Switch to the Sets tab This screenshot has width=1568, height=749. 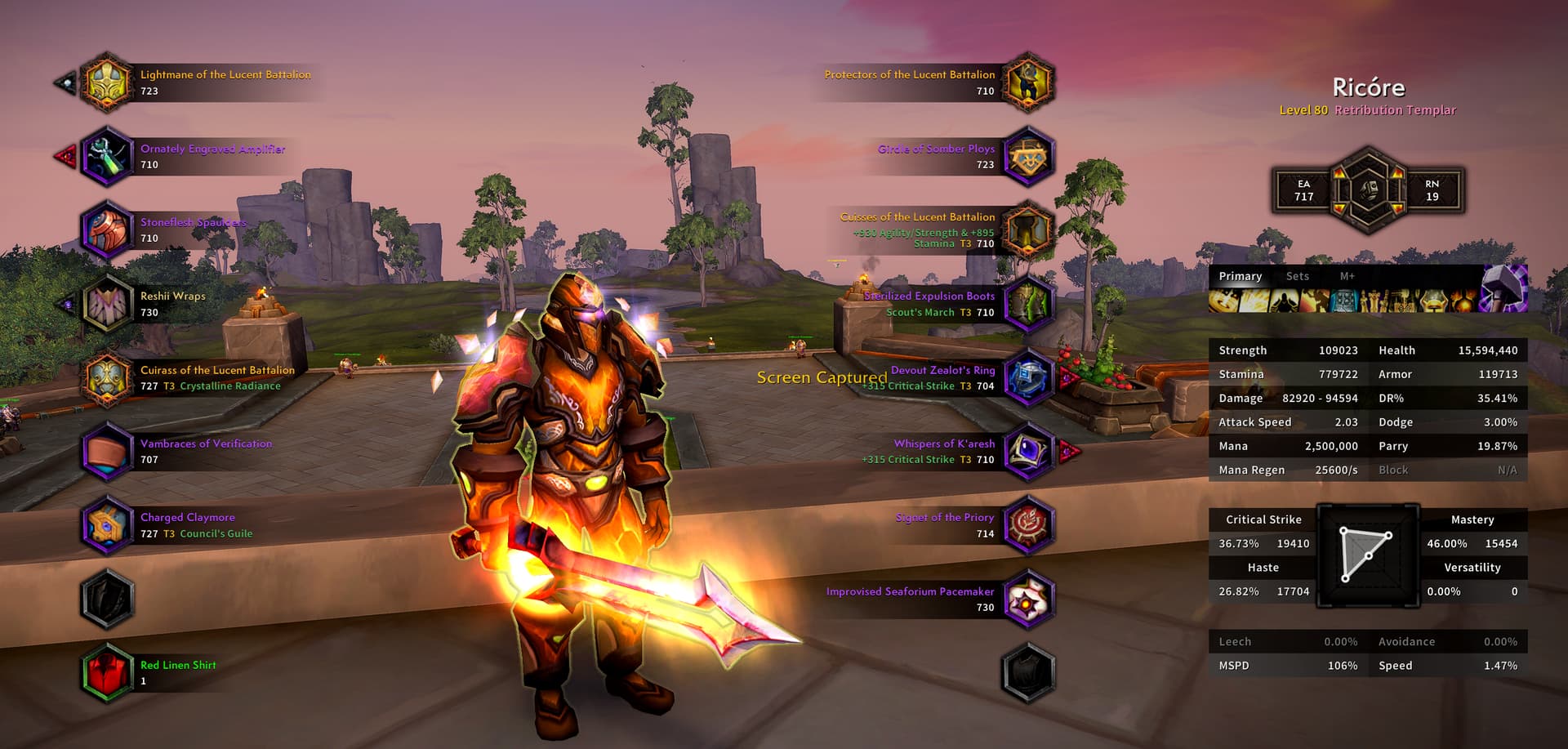pos(1297,276)
